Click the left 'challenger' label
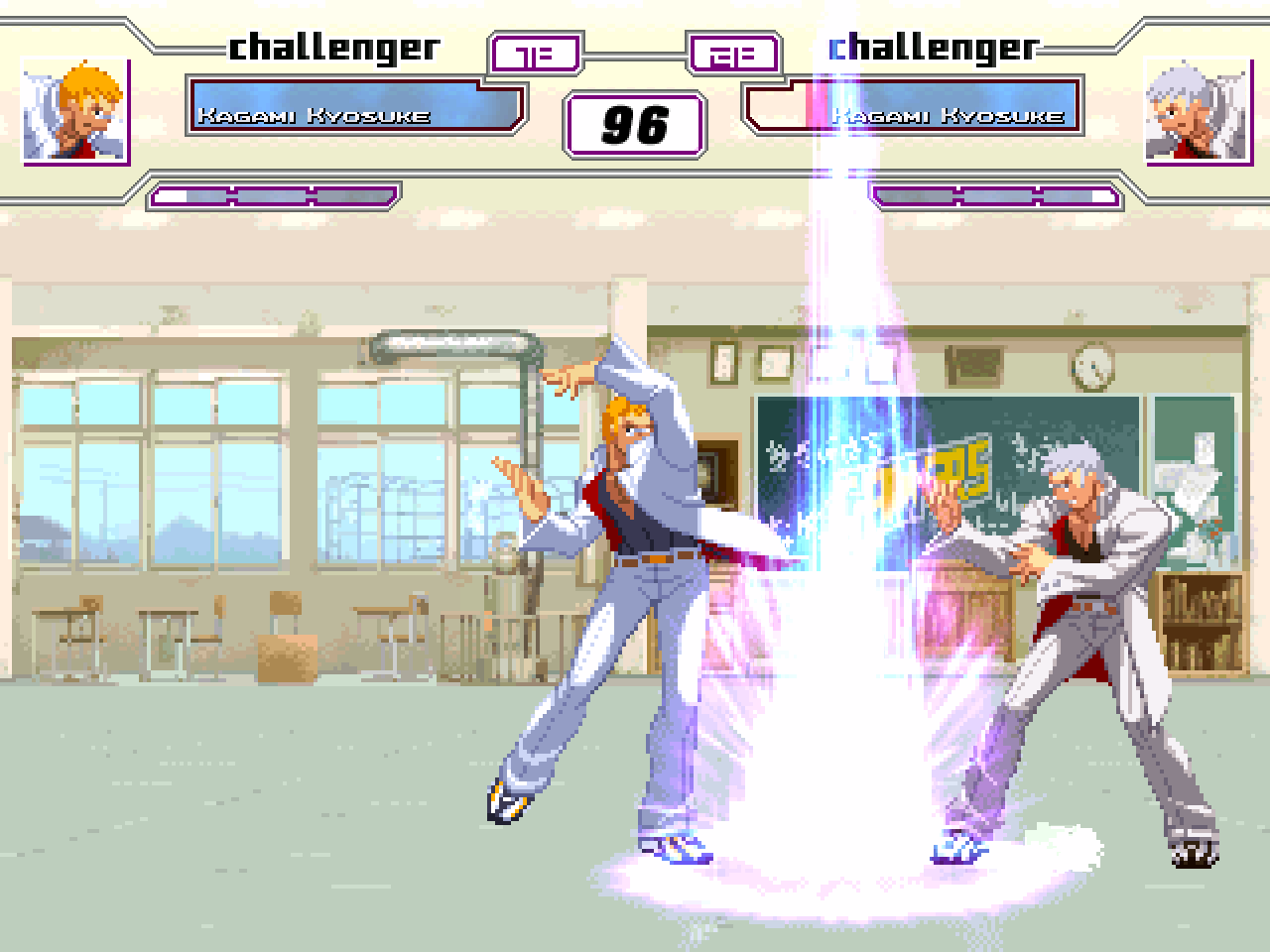This screenshot has width=1270, height=952. pos(334,46)
